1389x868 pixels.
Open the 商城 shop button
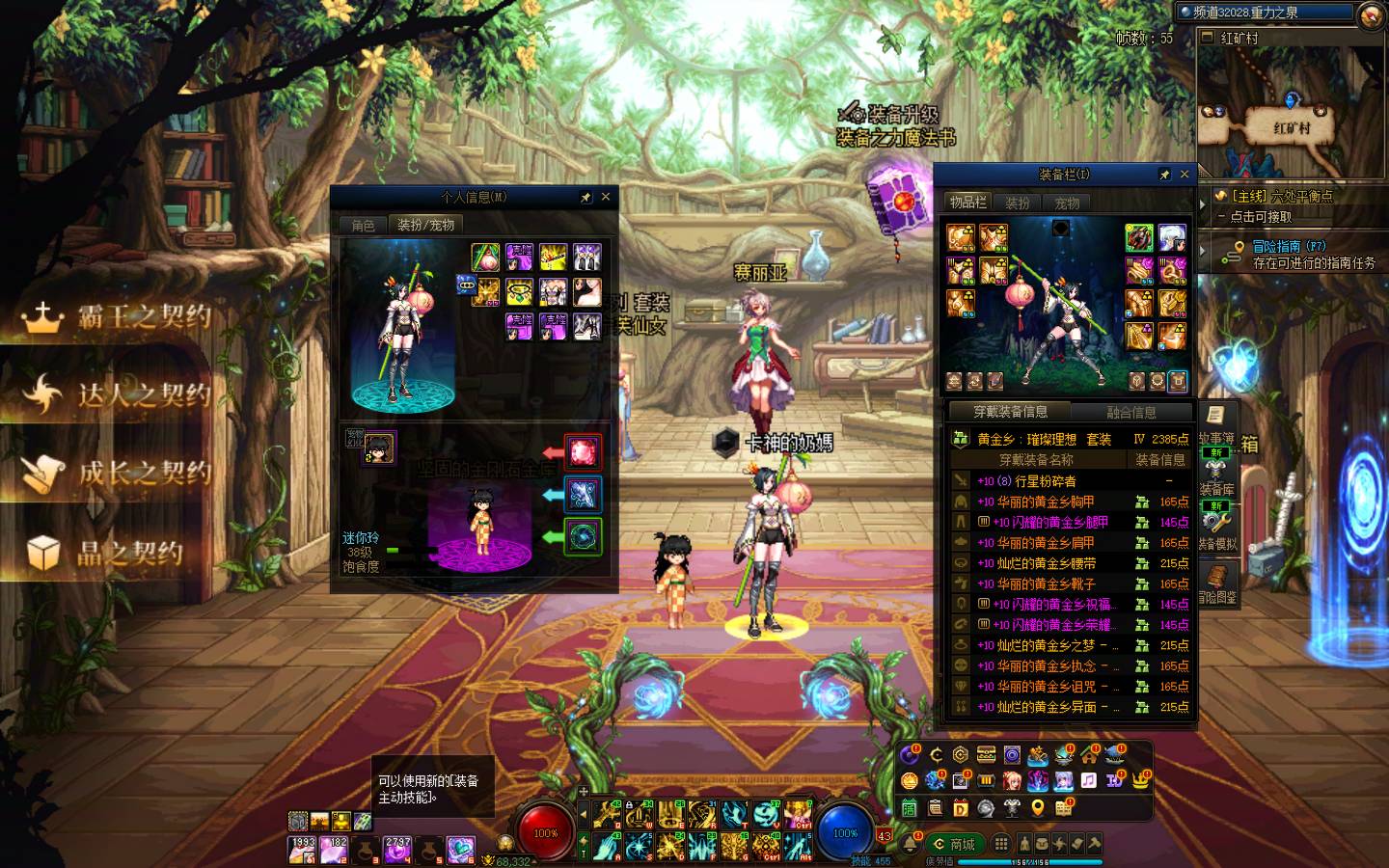coord(955,844)
